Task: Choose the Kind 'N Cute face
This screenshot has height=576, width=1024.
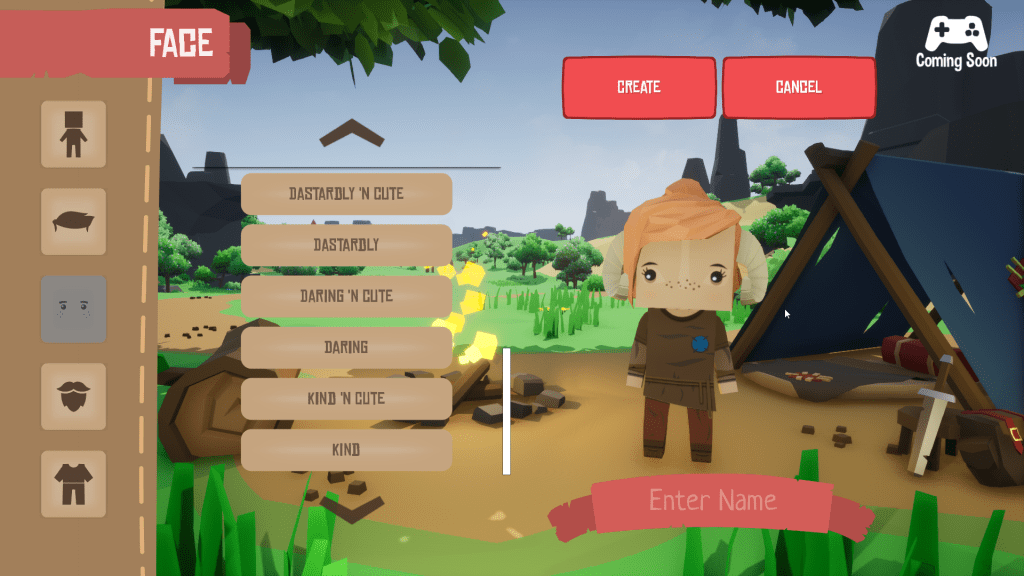Action: tap(346, 399)
